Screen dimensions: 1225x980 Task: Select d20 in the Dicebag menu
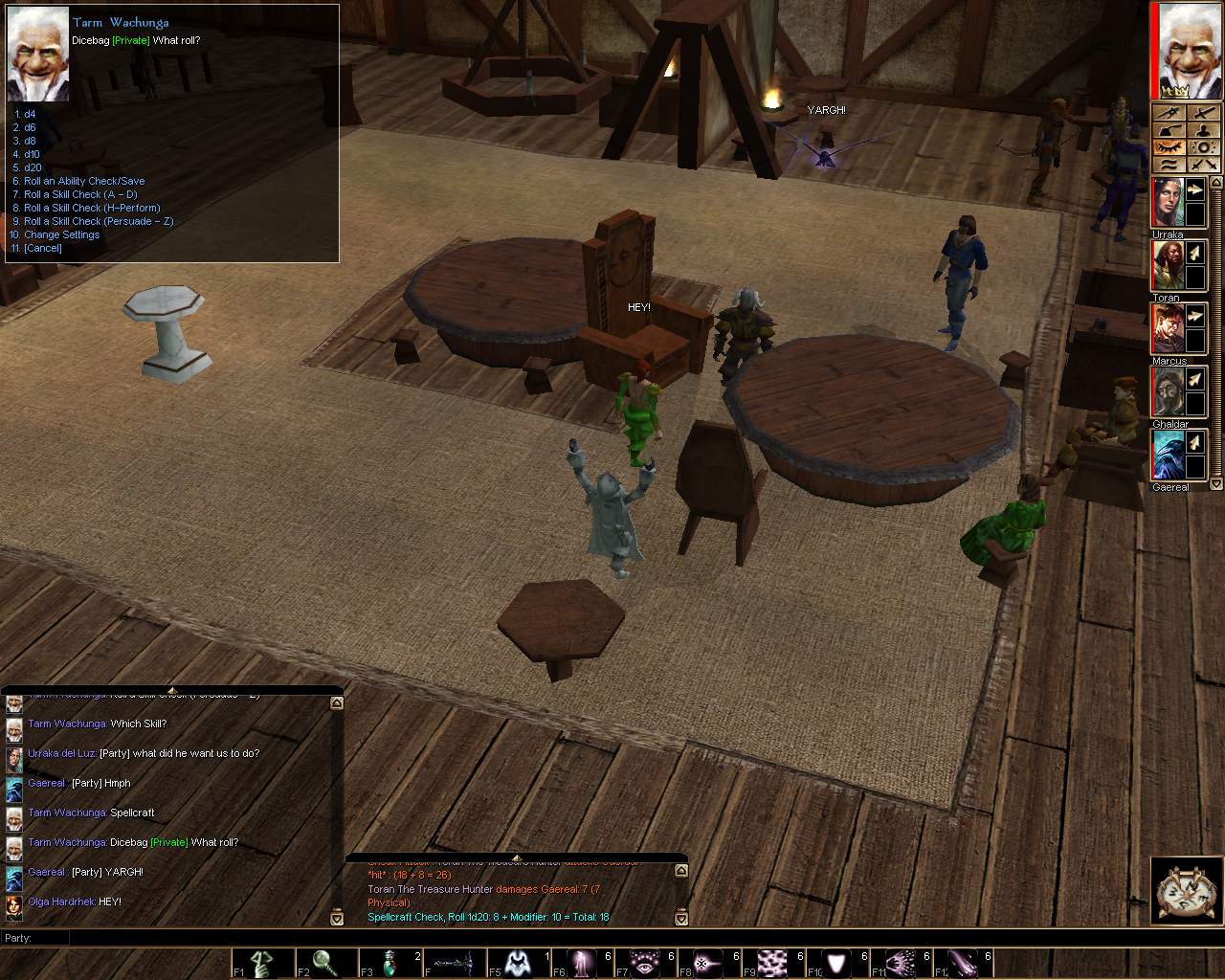[x=32, y=167]
